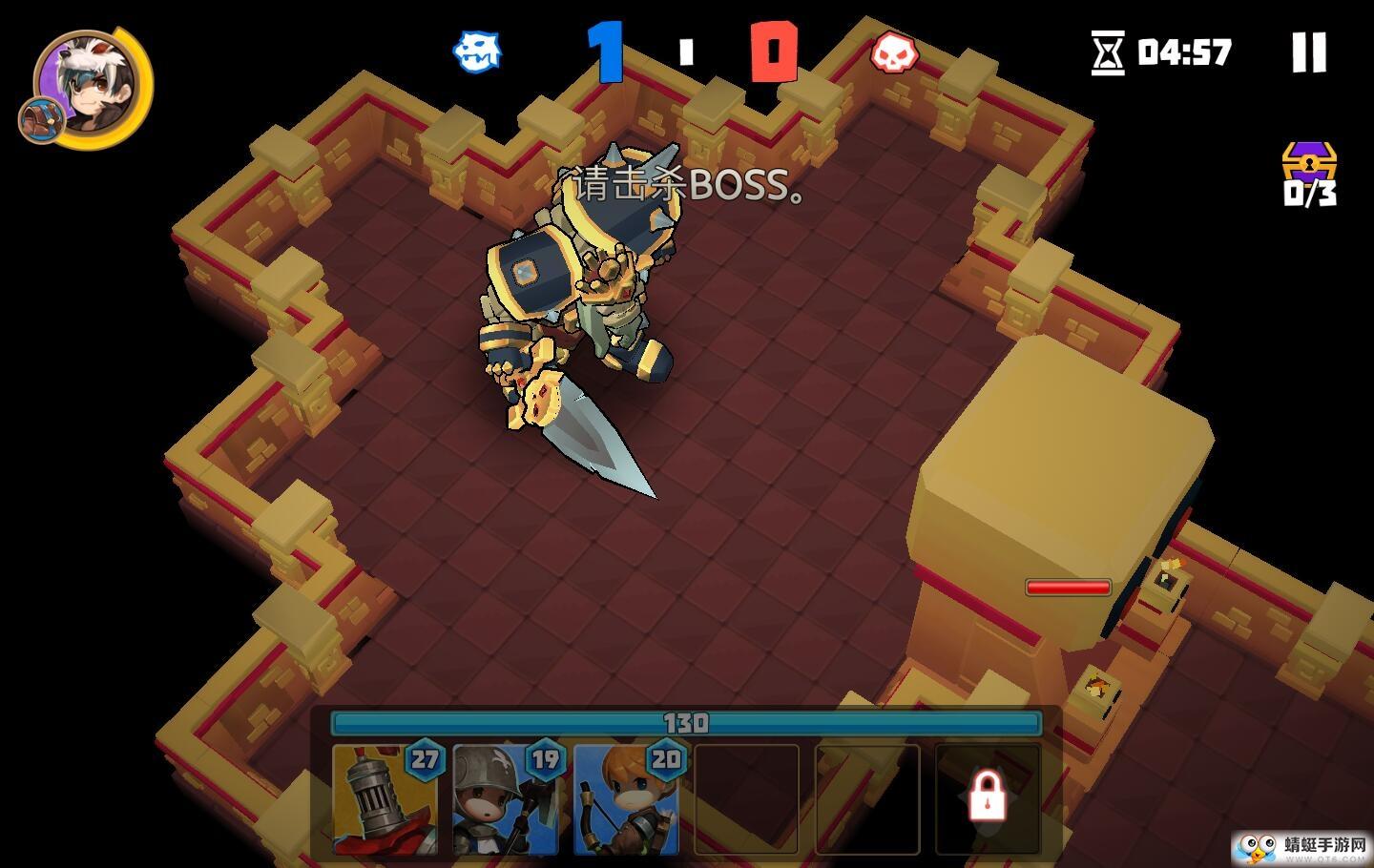Screen dimensions: 1374x868
Task: Deploy the cannon tower card costing 27
Action: (x=385, y=799)
